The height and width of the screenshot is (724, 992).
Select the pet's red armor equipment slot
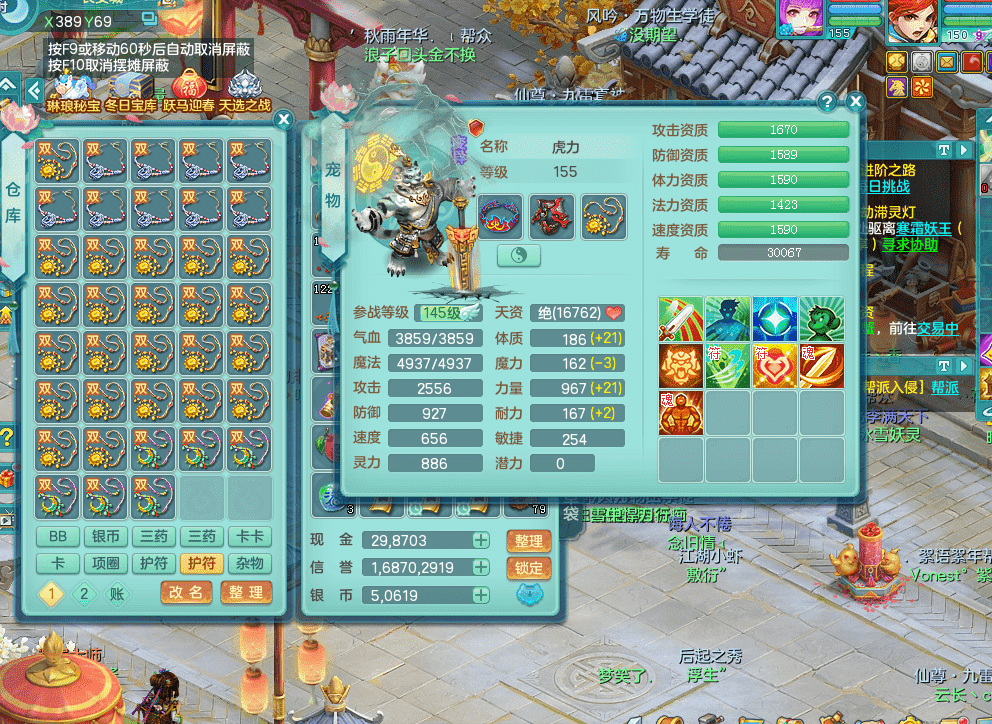pos(553,216)
